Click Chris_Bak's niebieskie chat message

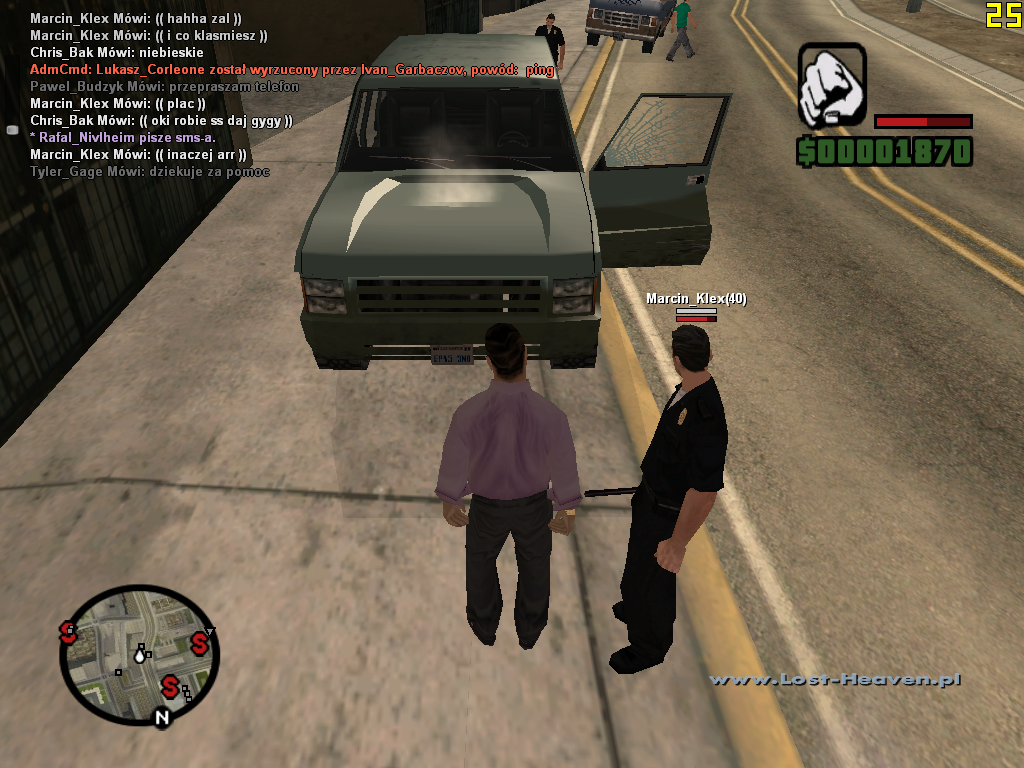click(117, 53)
